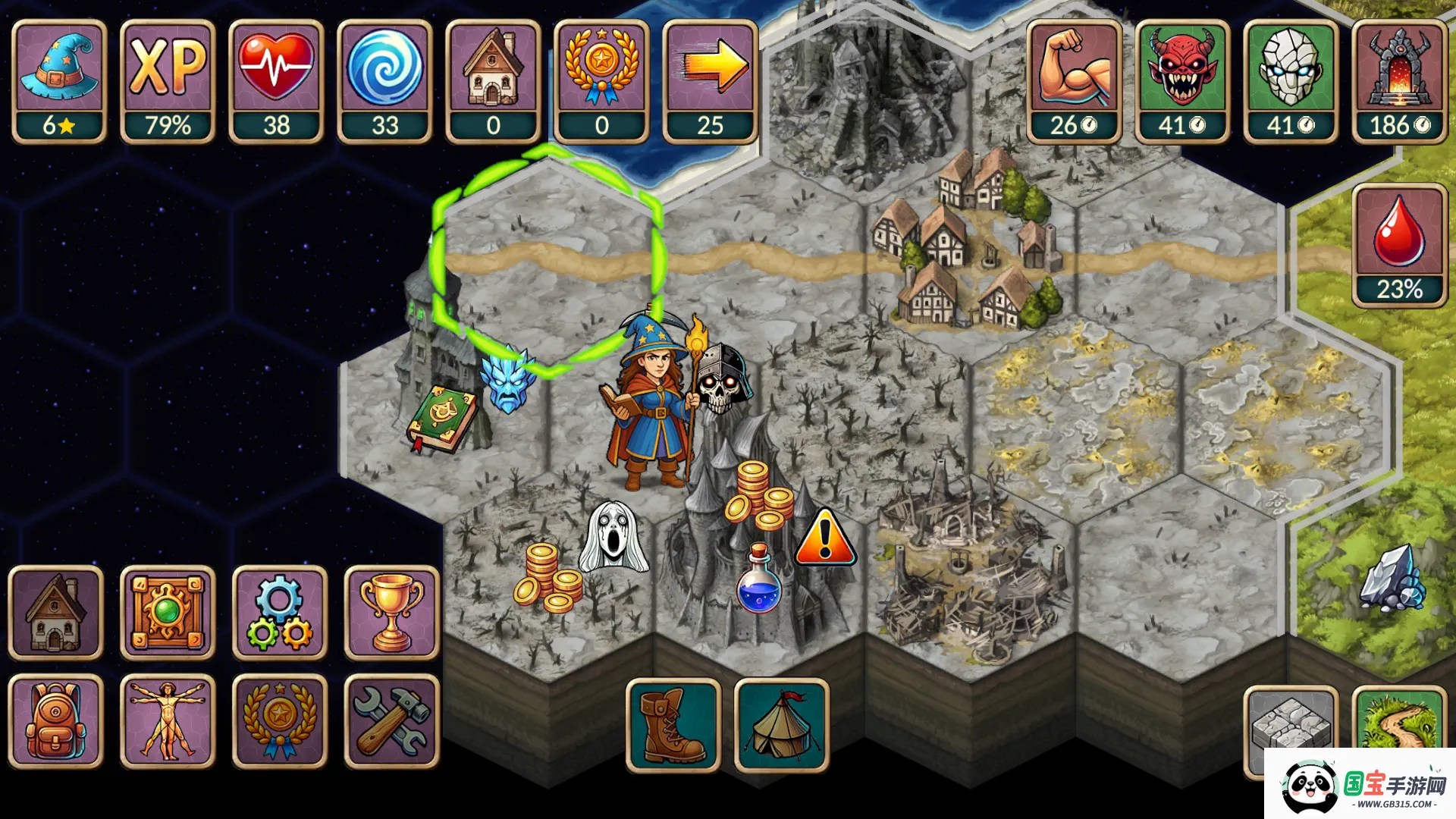The width and height of the screenshot is (1456, 819).
Task: Open the green gem ornate frame button
Action: (x=168, y=613)
